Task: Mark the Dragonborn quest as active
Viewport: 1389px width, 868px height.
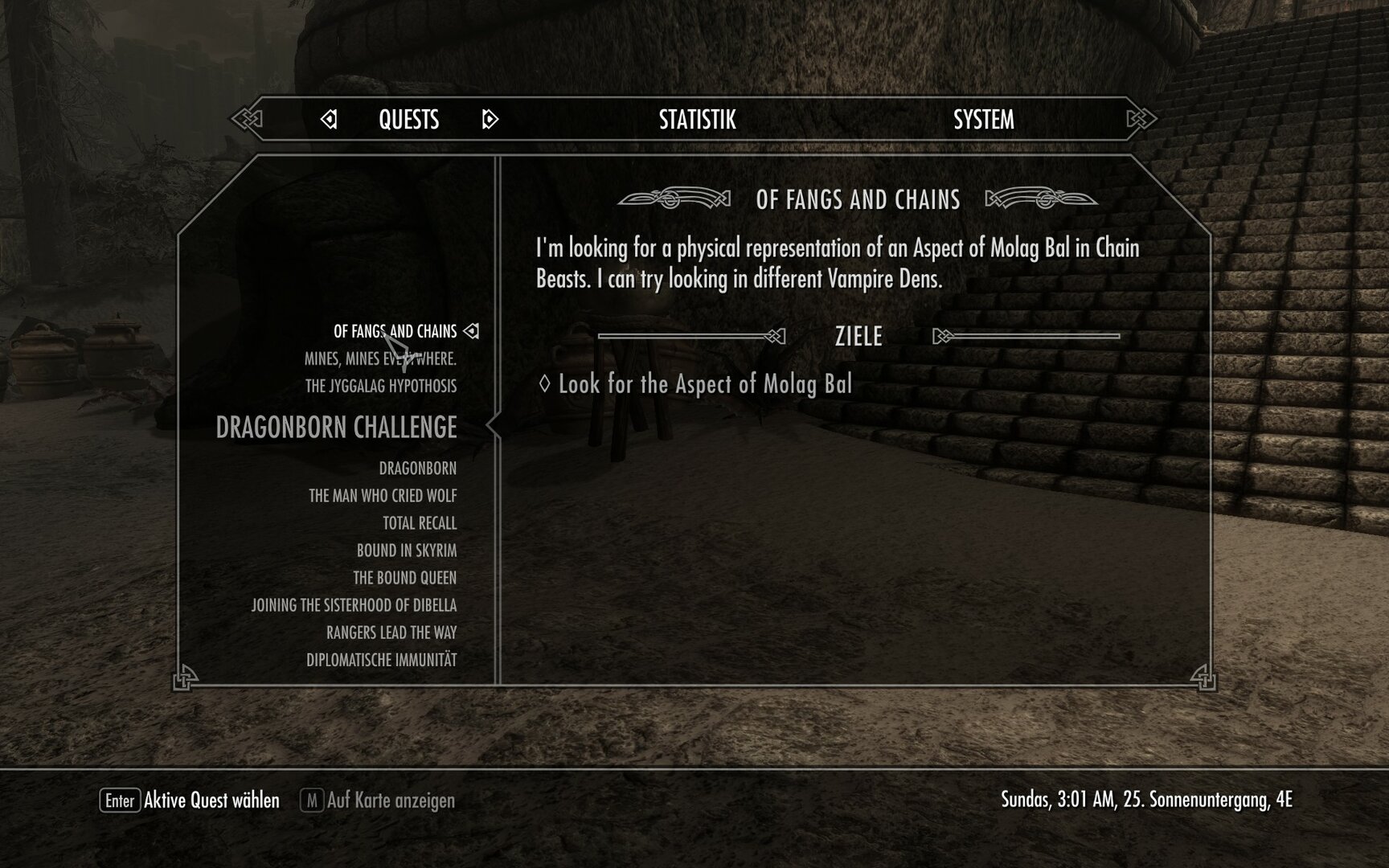Action: click(418, 467)
